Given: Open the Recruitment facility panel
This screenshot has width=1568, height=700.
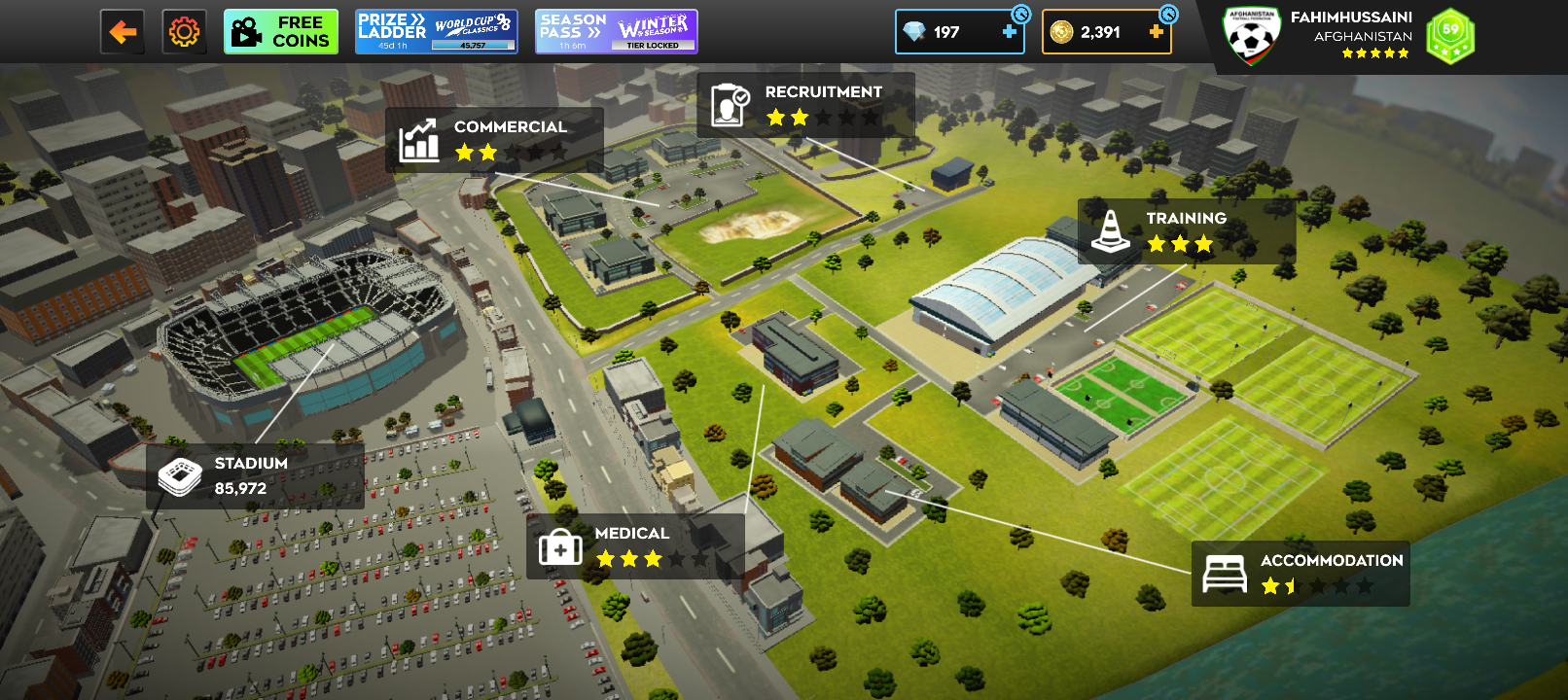Looking at the screenshot, I should click(x=805, y=105).
